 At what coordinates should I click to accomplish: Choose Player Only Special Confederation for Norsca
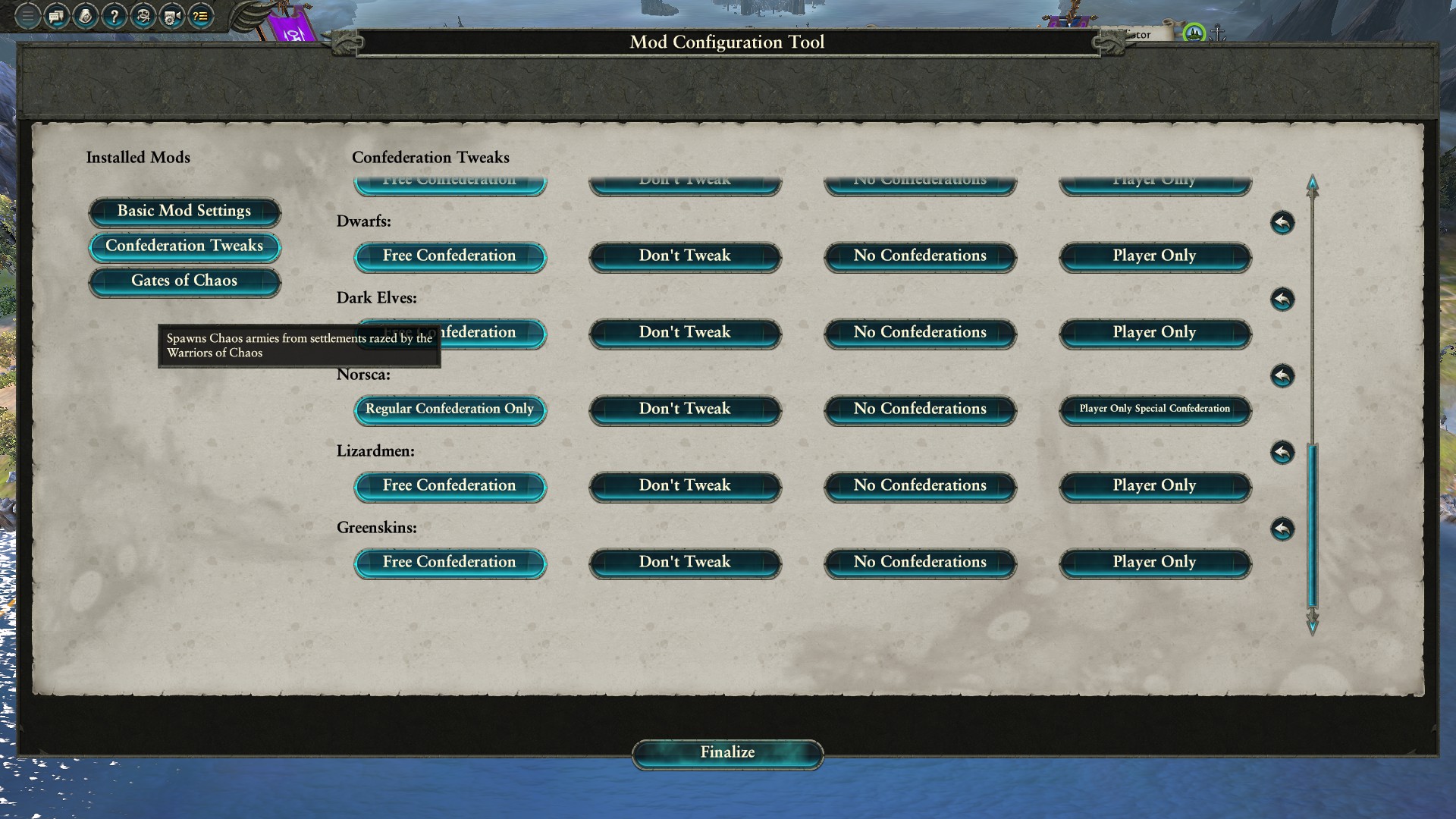(1154, 409)
